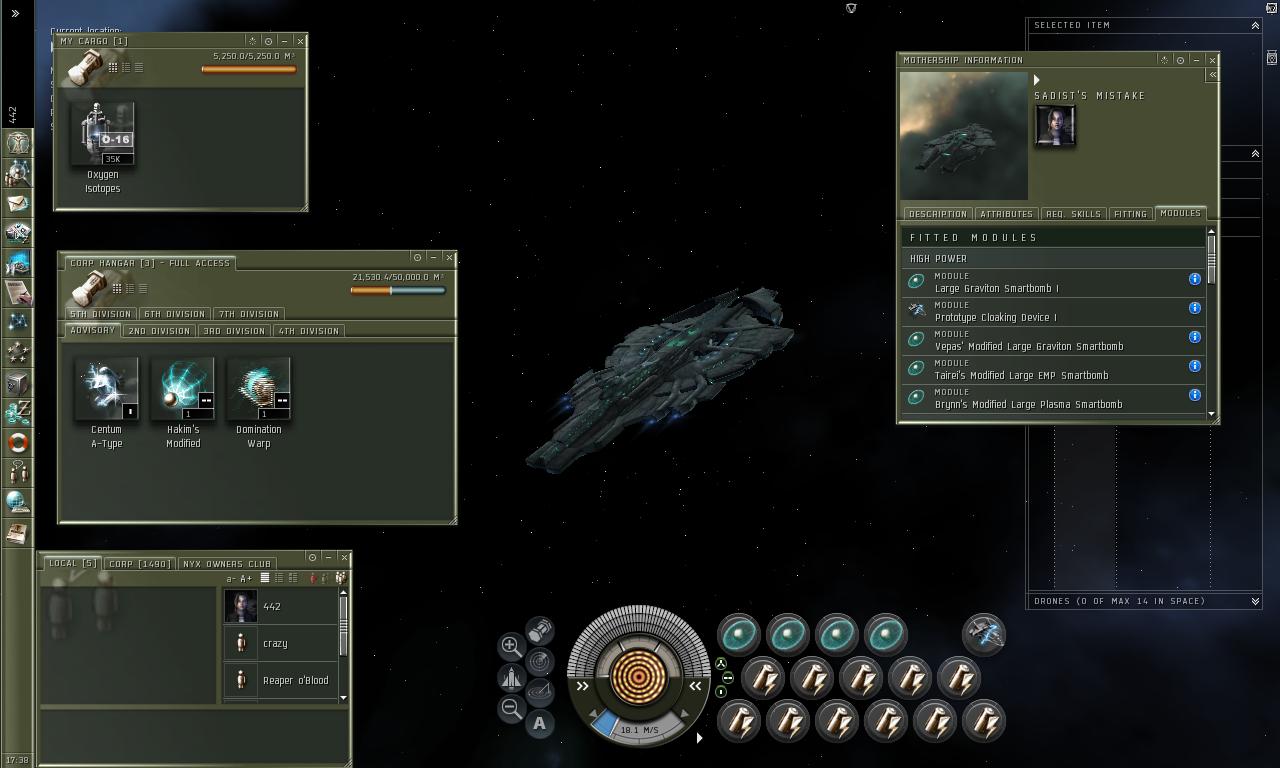The height and width of the screenshot is (768, 1280).
Task: Close the My Cargo window
Action: pyautogui.click(x=300, y=41)
